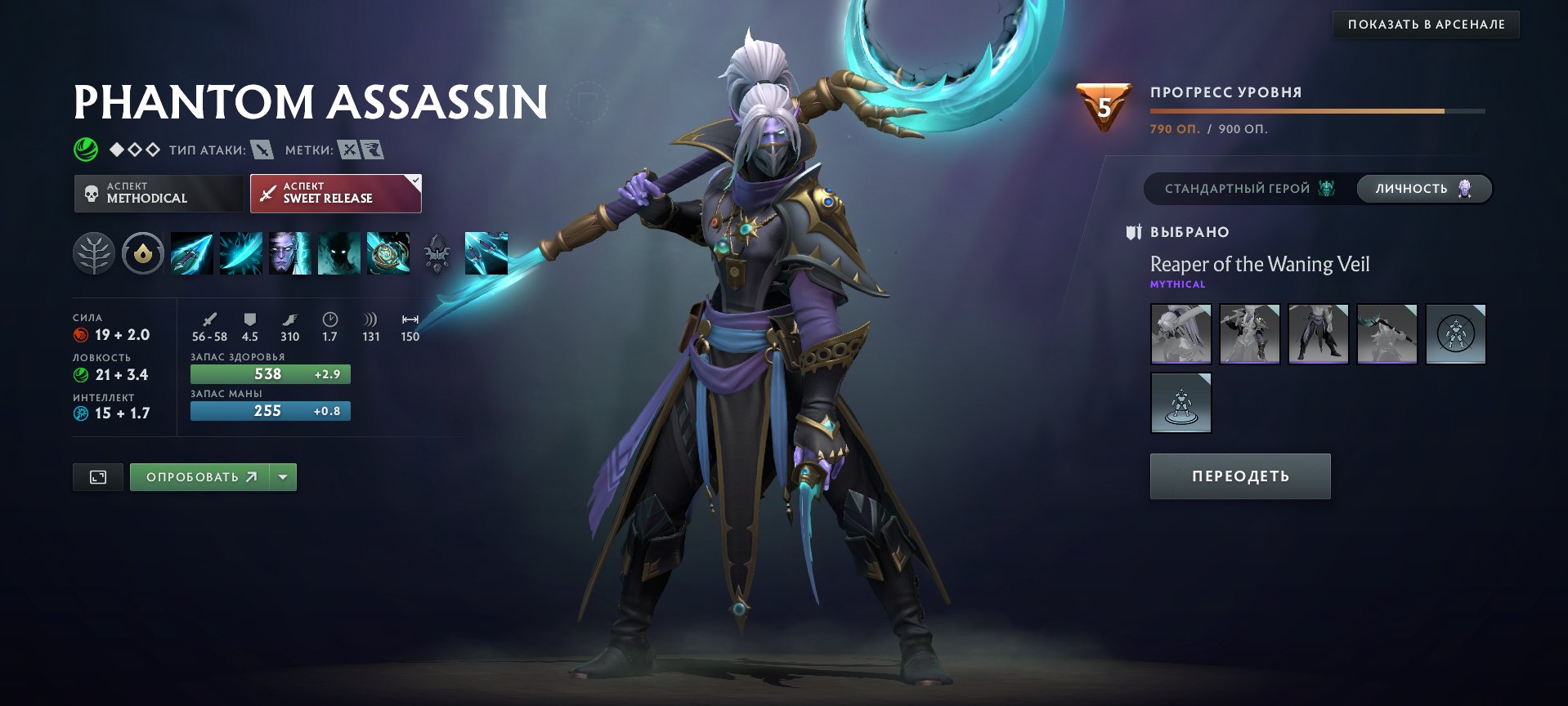Viewport: 1568px width, 706px height.
Task: Open the circular facet droplet icon
Action: pos(141,253)
